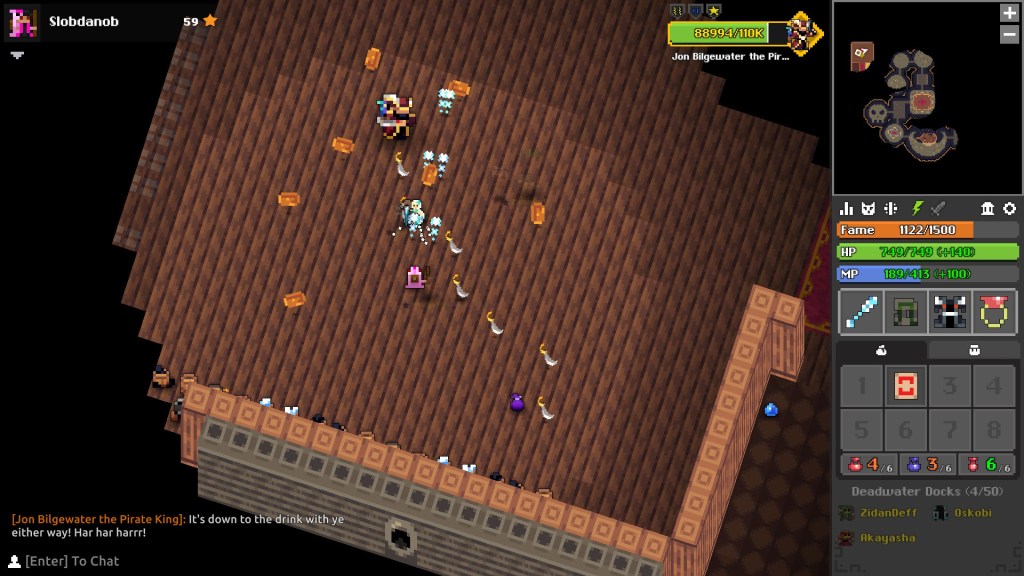
Task: Click the grey sword icon
Action: pos(938,208)
